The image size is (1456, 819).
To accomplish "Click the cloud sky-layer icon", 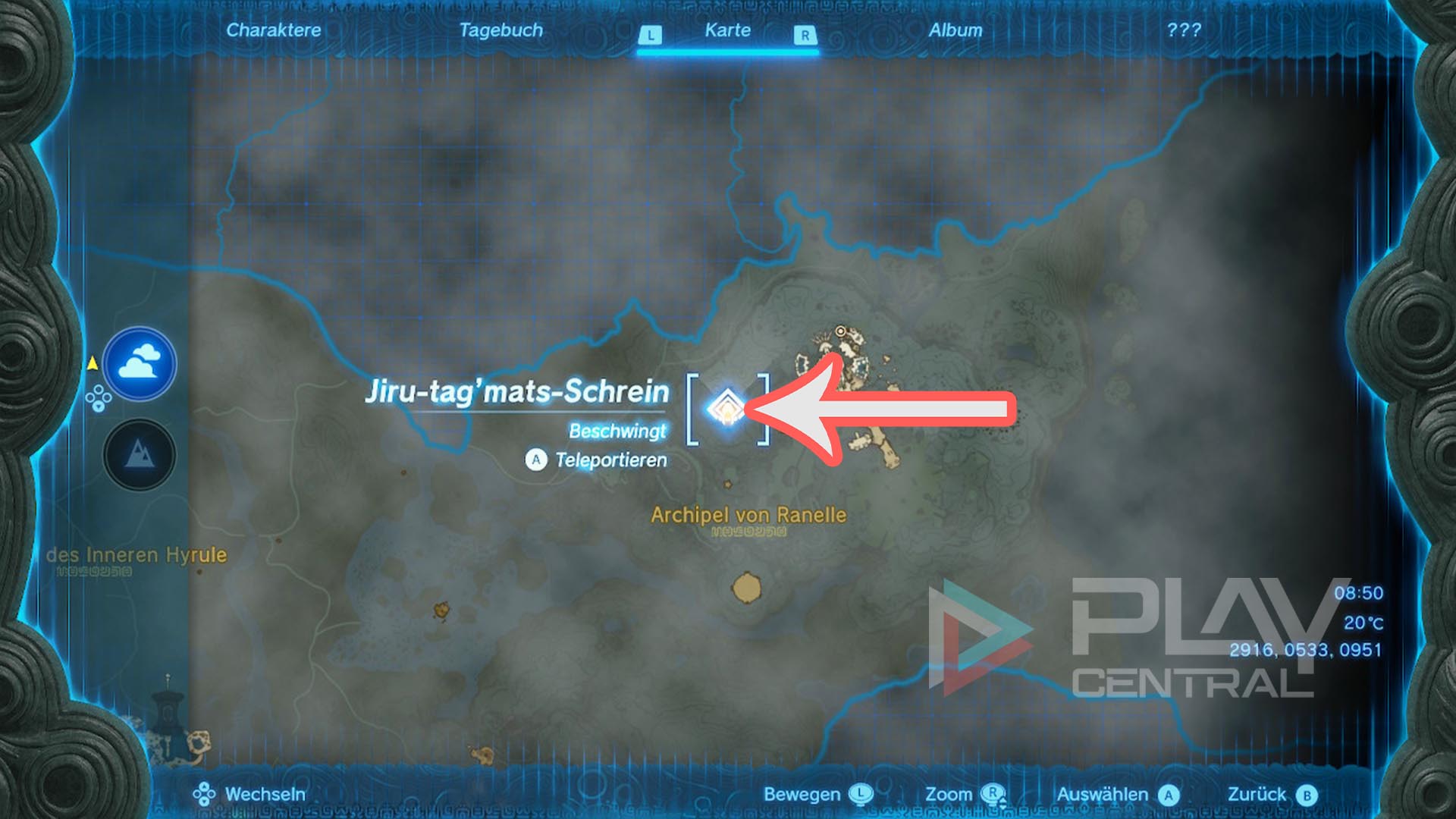I will 140,365.
